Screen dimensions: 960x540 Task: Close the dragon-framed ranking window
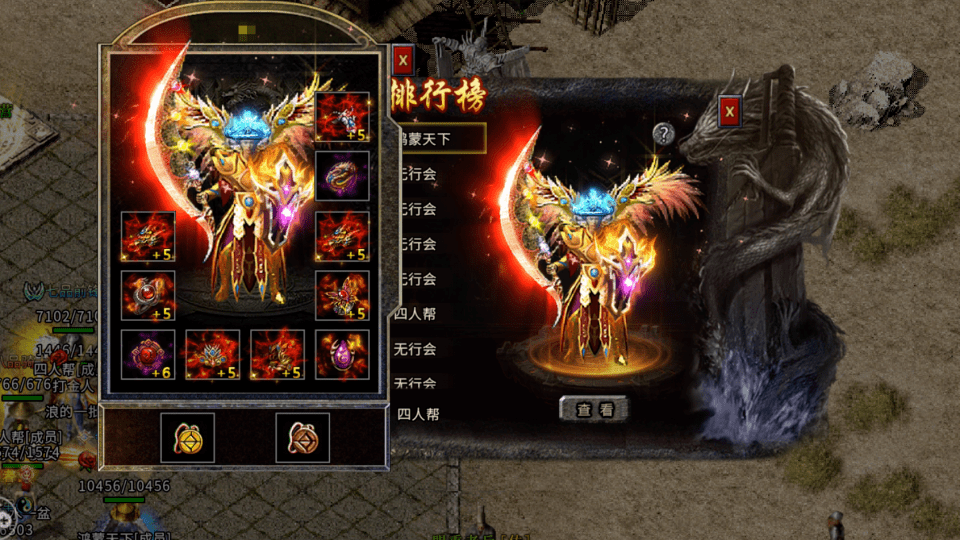tap(729, 111)
